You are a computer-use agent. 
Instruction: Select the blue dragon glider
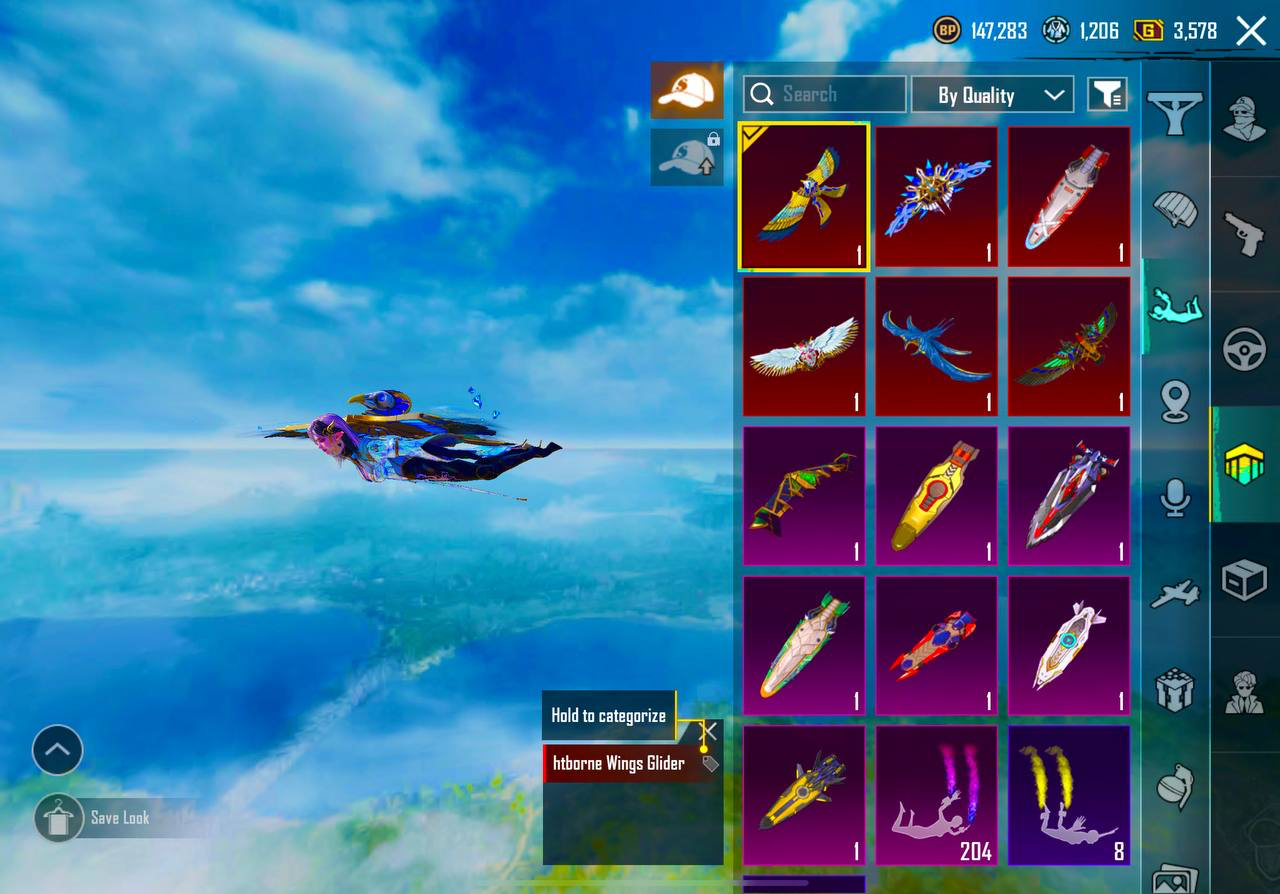pos(936,346)
